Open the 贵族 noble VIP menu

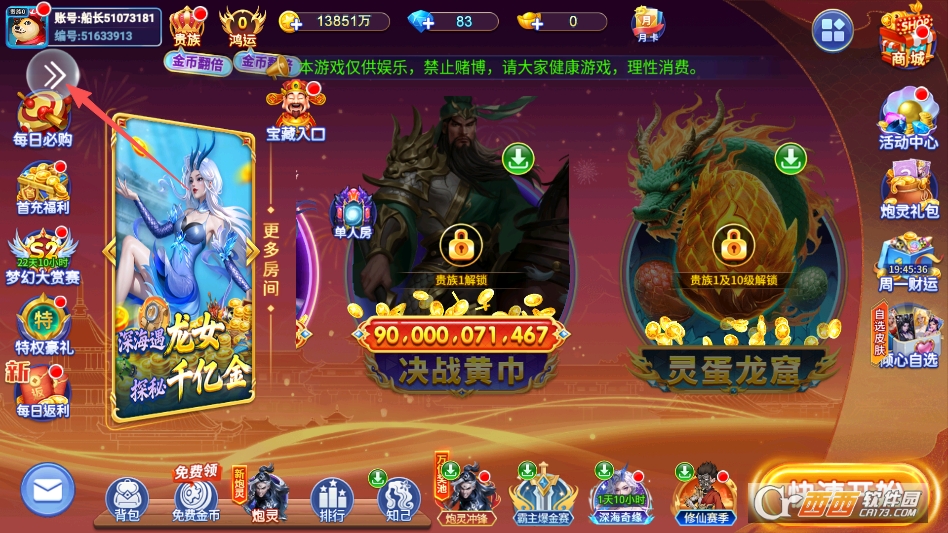187,26
